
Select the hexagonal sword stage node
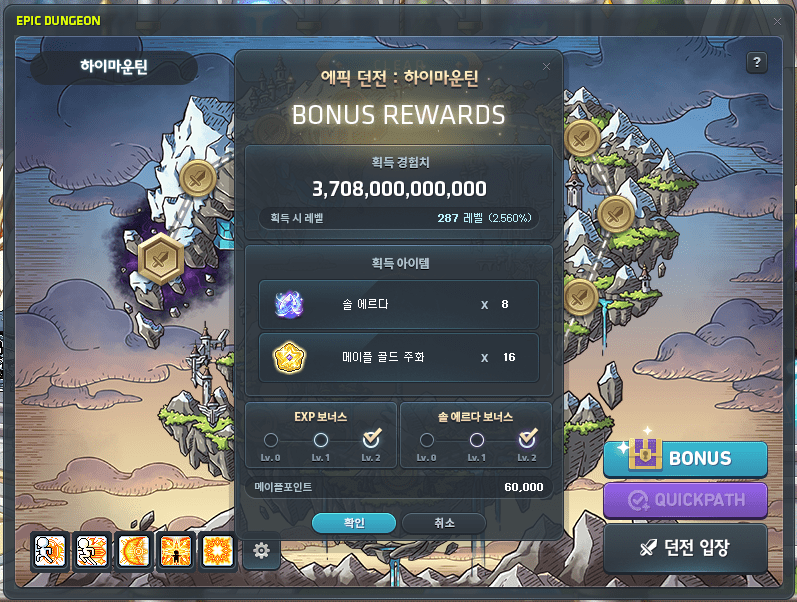point(158,256)
